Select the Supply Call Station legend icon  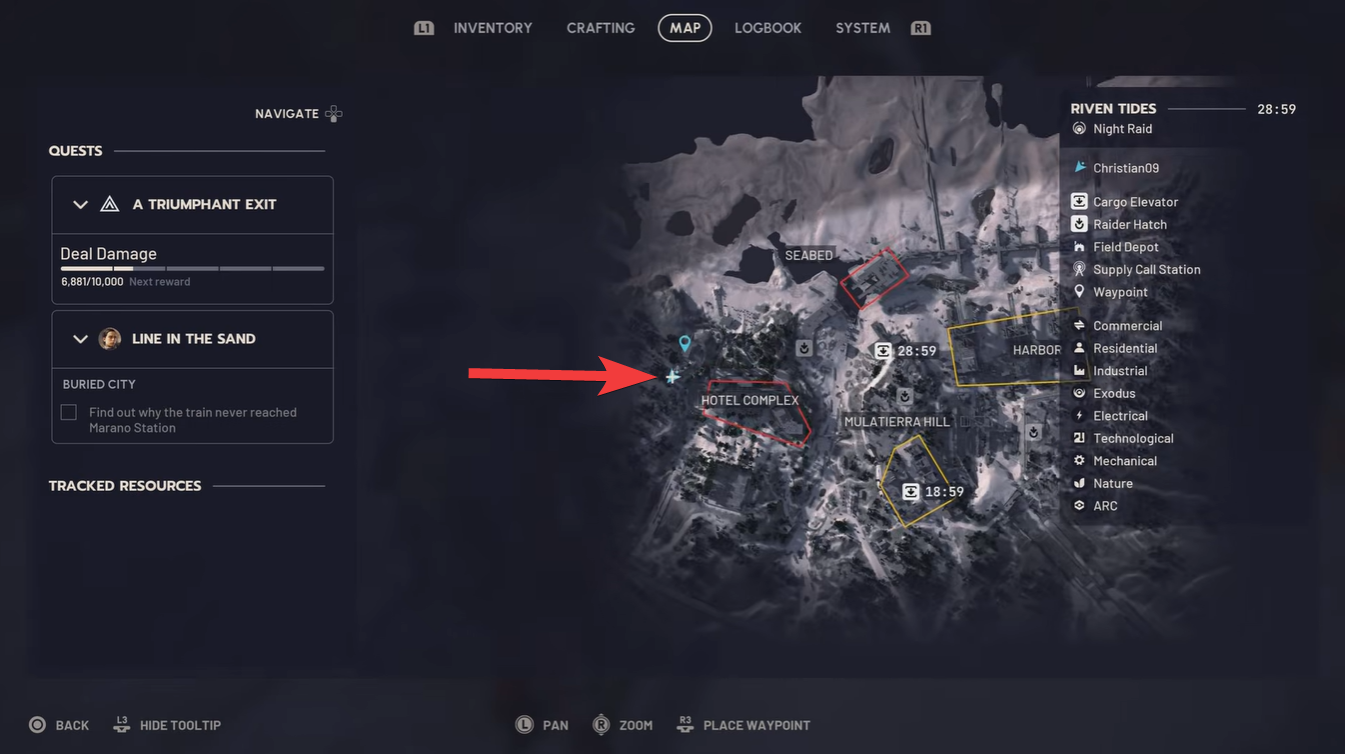point(1078,269)
